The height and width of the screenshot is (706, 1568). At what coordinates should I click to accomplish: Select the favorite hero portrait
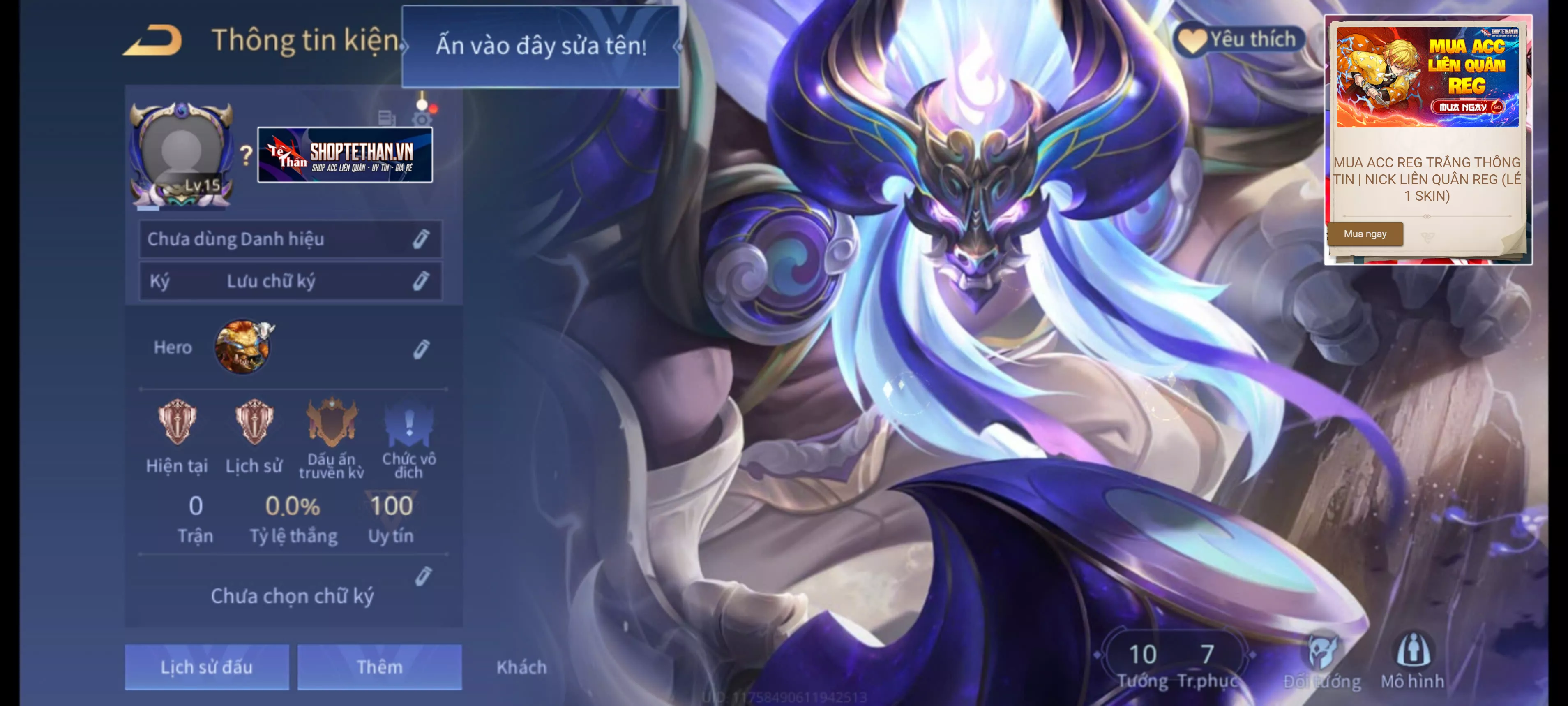pyautogui.click(x=243, y=347)
